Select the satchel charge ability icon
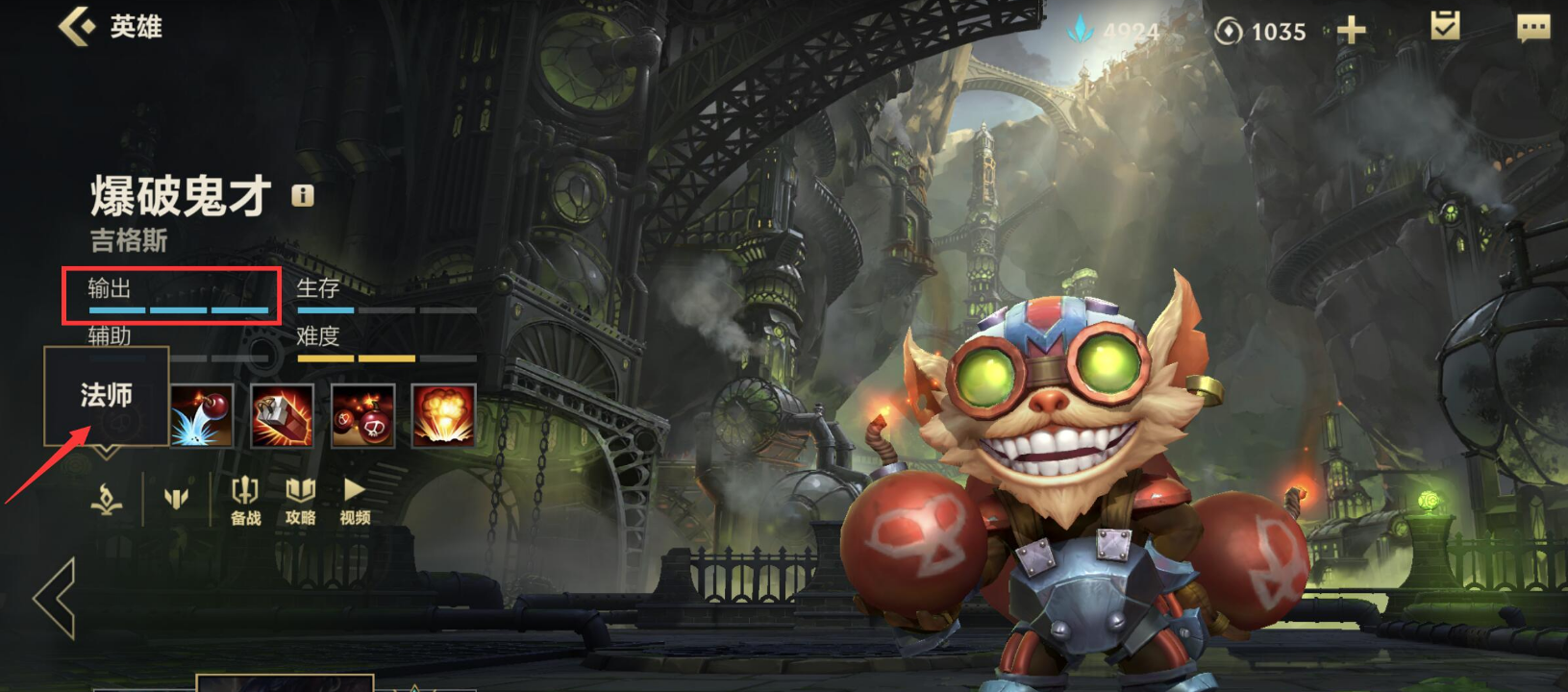 (x=283, y=416)
